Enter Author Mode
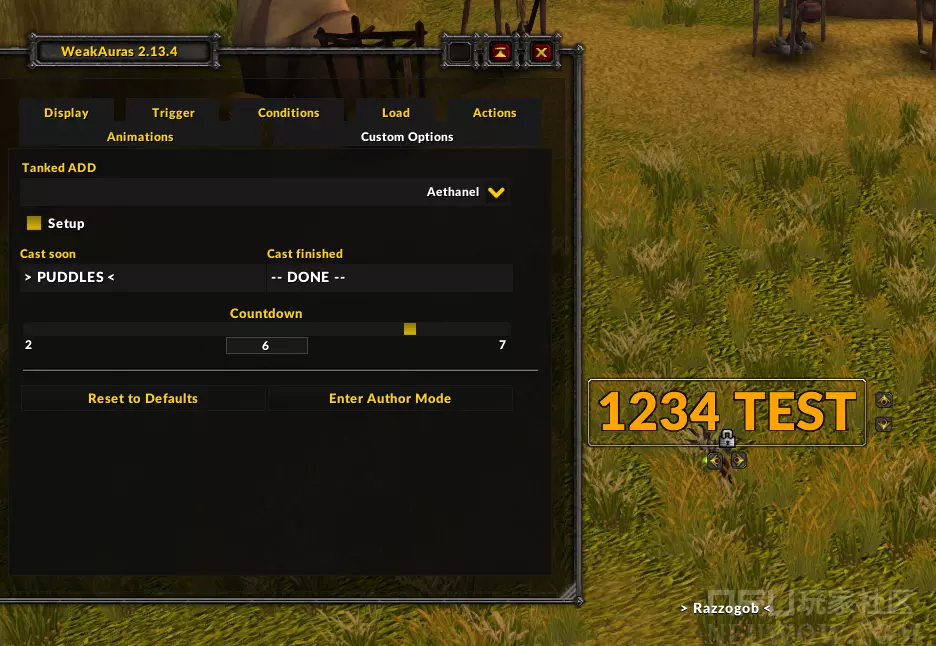Viewport: 936px width, 646px height. 390,398
